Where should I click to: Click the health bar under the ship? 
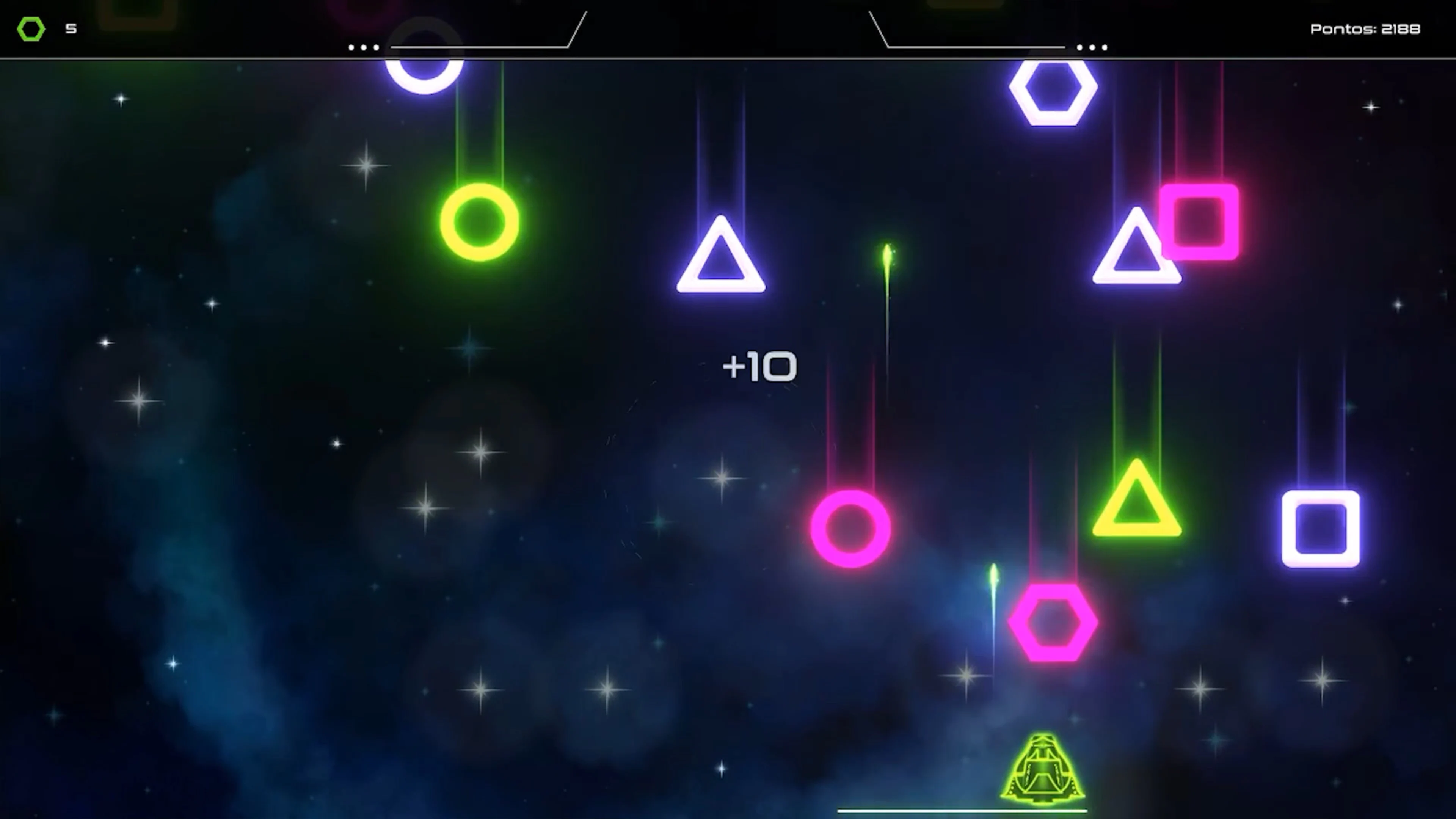(x=963, y=811)
